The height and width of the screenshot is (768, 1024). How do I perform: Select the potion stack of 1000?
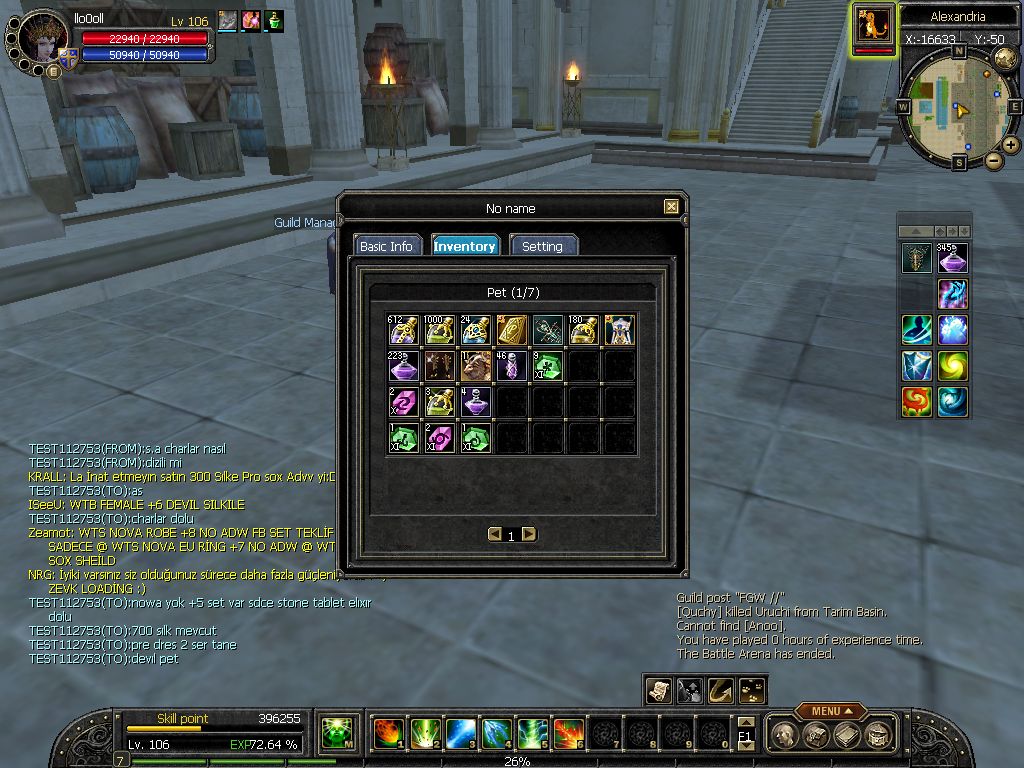pos(439,330)
